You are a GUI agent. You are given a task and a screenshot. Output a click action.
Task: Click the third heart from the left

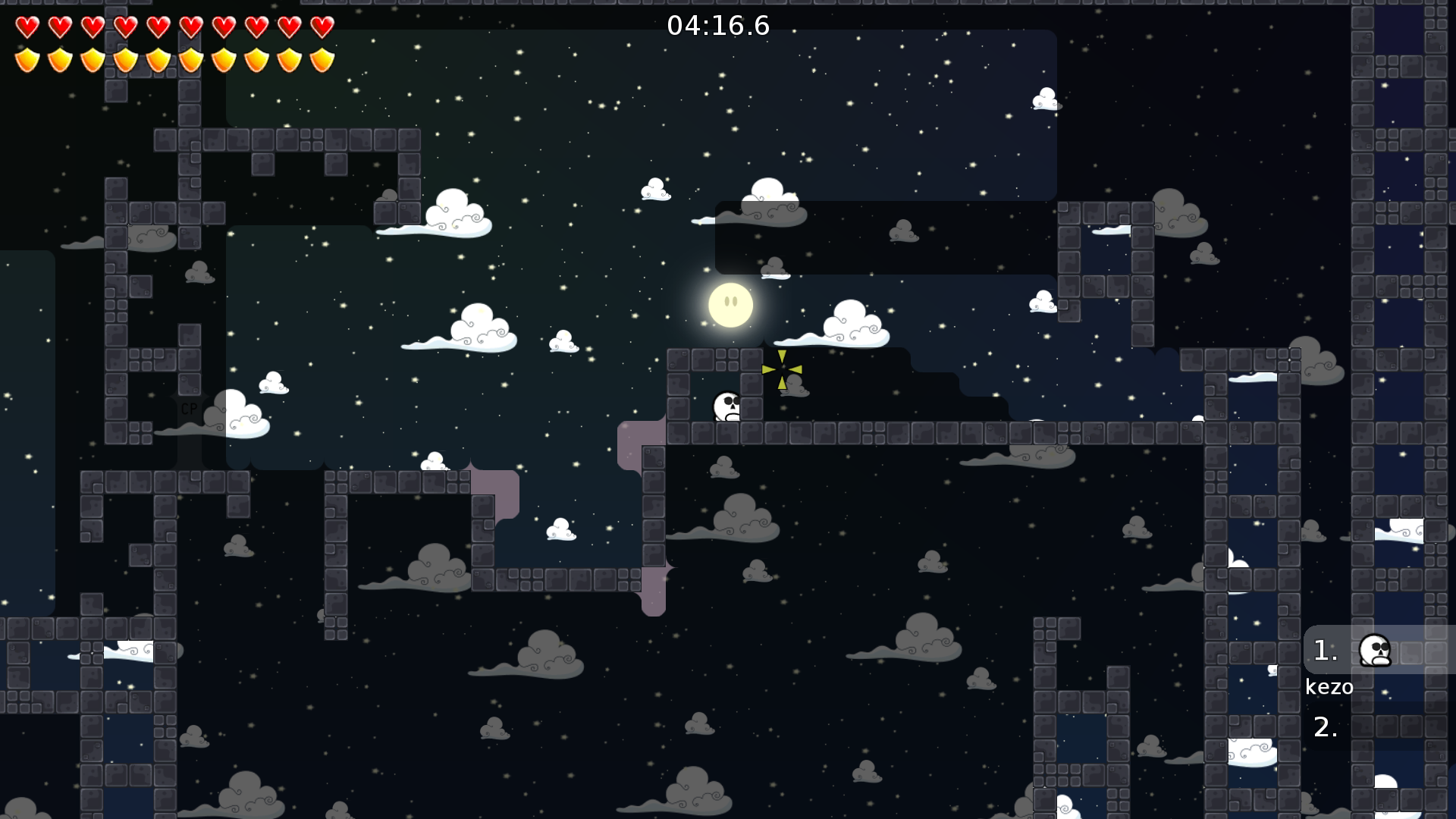coord(92,27)
